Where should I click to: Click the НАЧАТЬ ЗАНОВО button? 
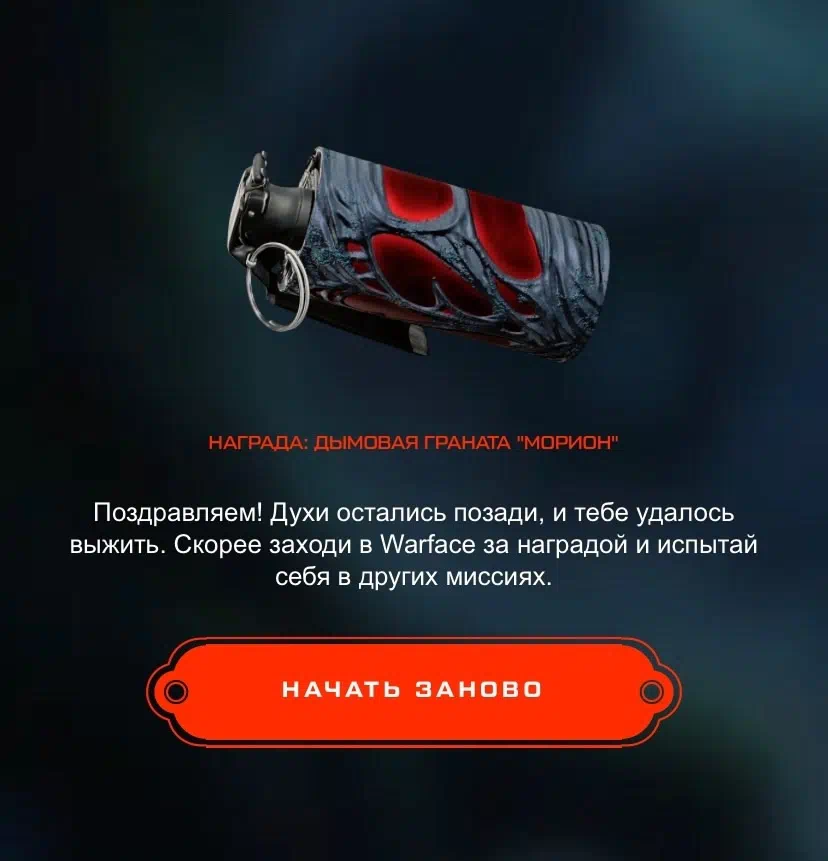coord(412,690)
